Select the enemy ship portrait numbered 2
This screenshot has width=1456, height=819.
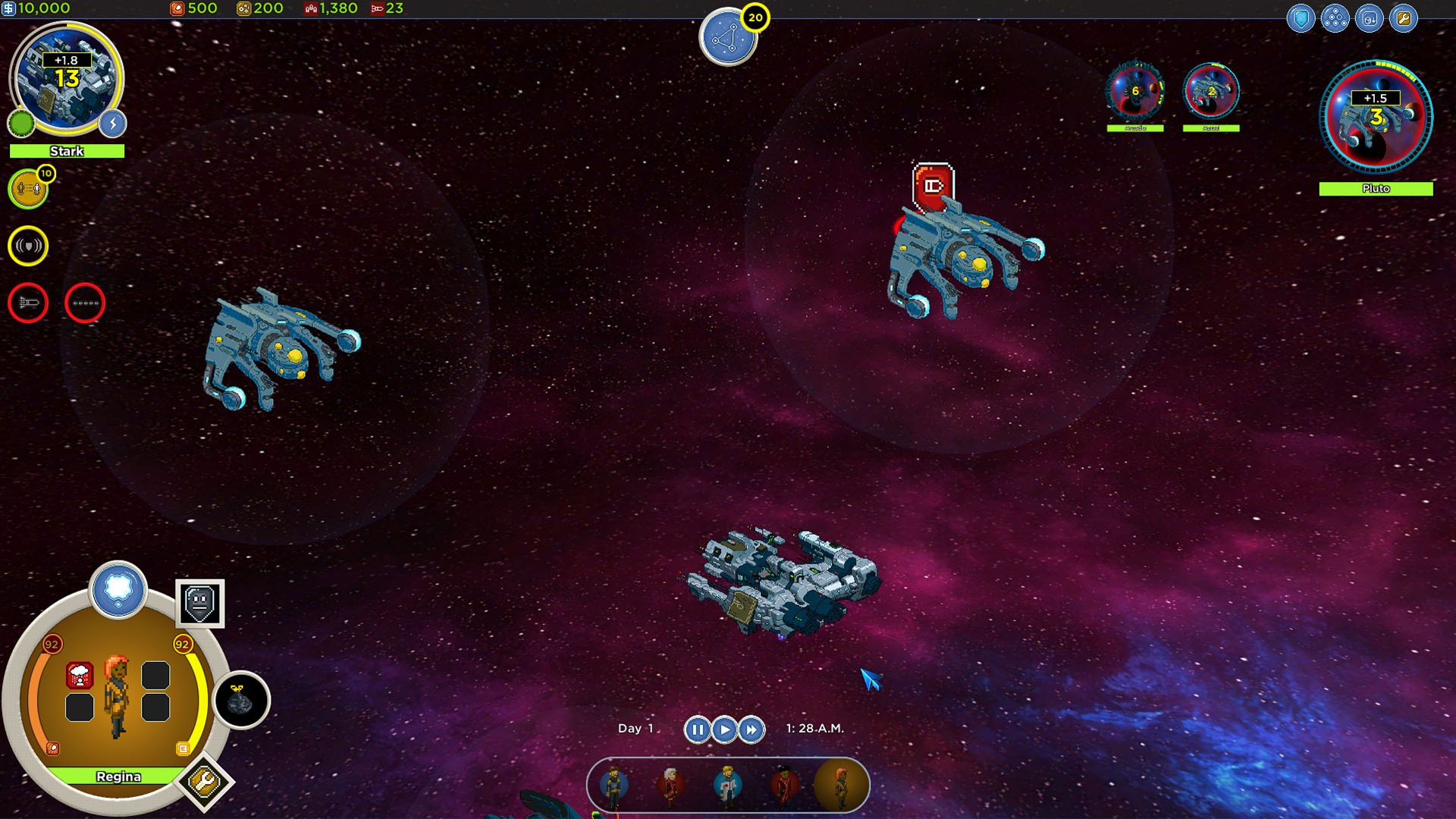pos(1211,92)
